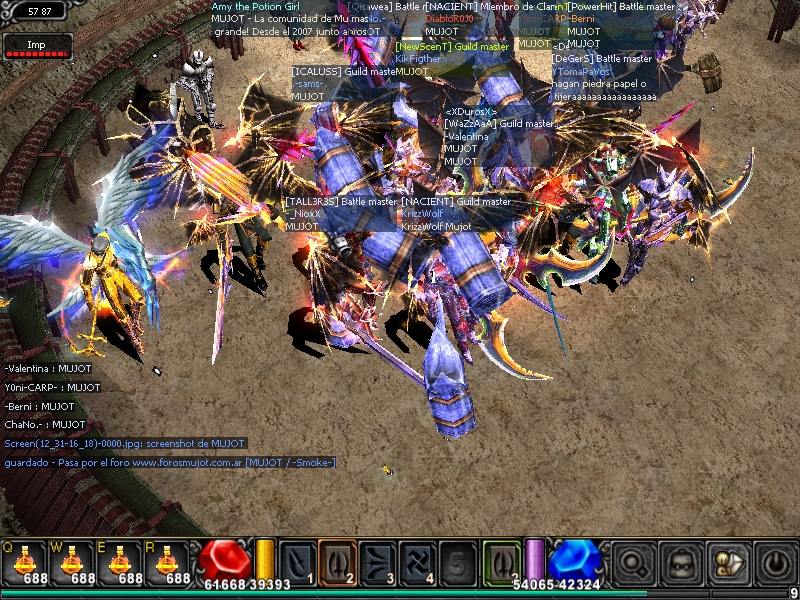Open the friends and mail button
800x600 pixels.
click(x=727, y=563)
